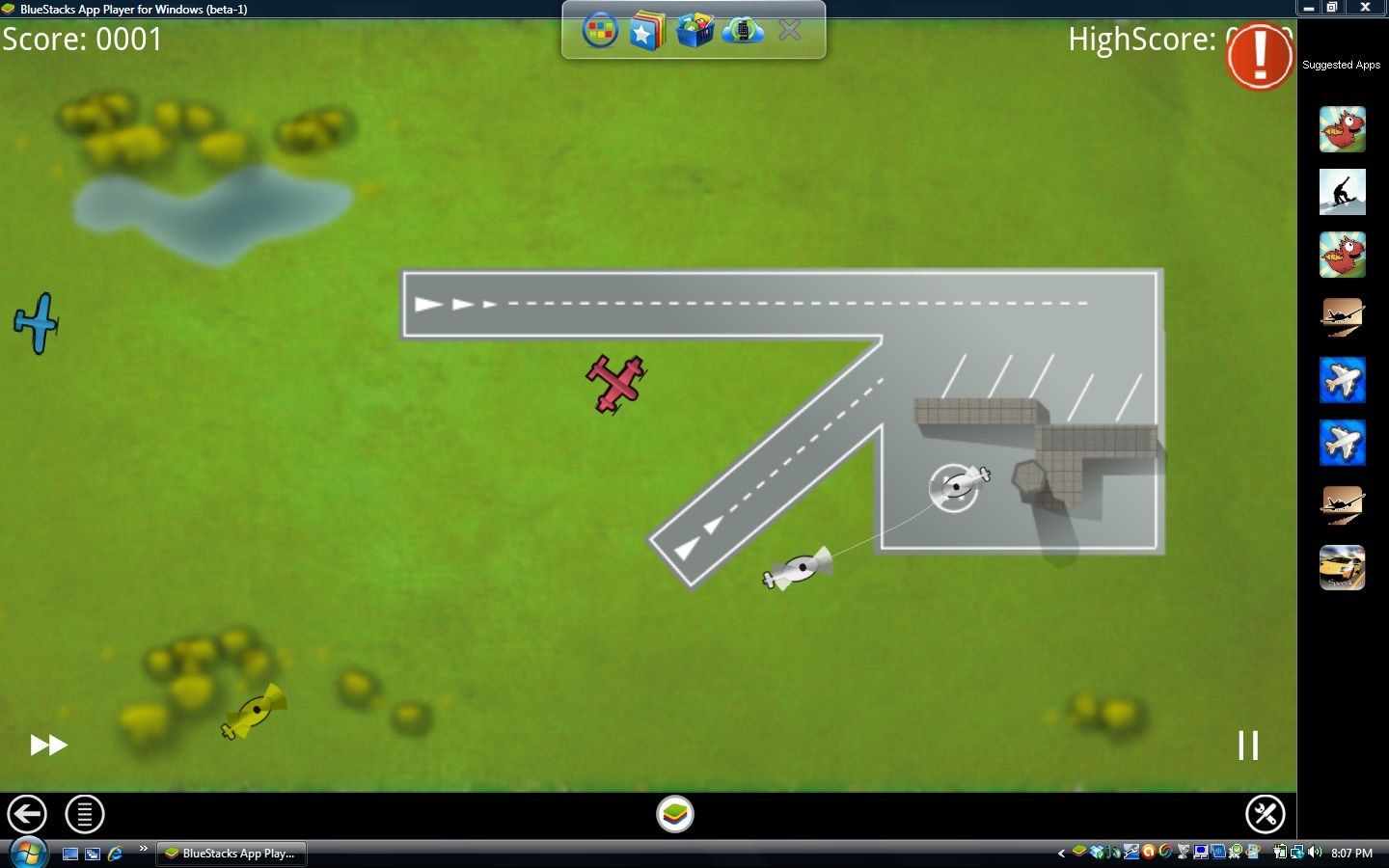Click the BlueStacks home icon at bottom center
Viewport: 1389px width, 868px height.
(675, 814)
